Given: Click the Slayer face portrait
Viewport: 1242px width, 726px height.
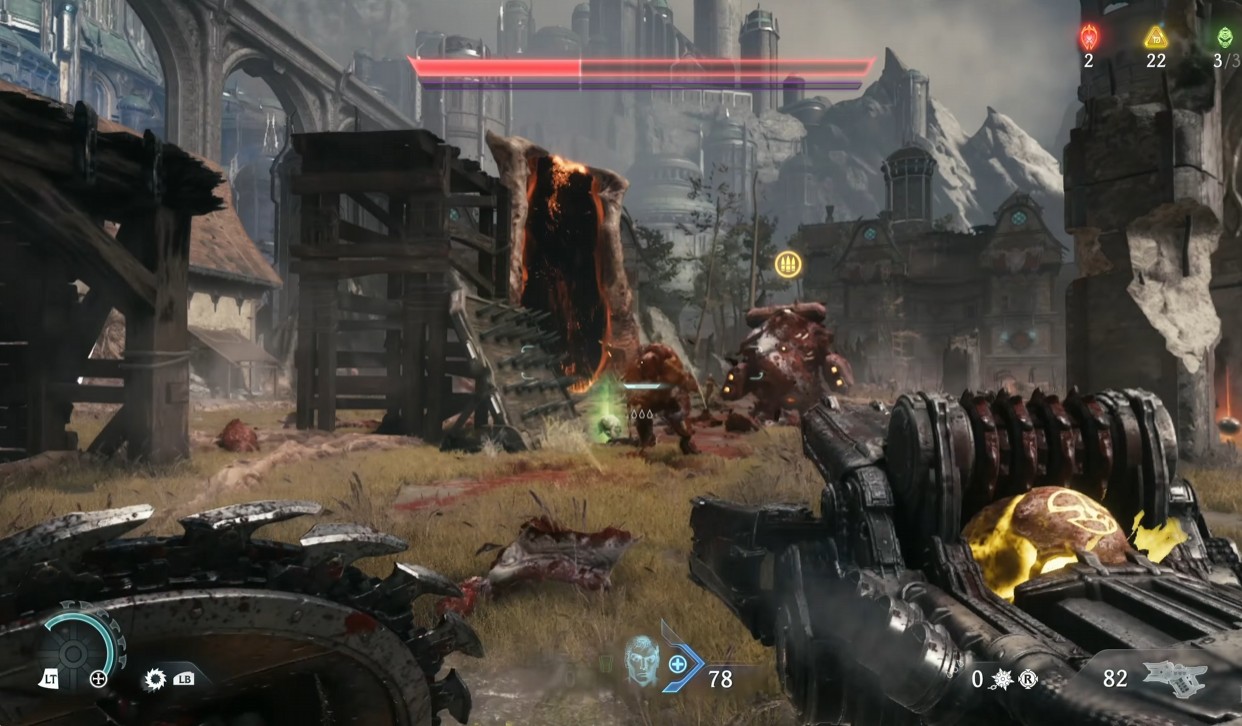Looking at the screenshot, I should tap(640, 660).
